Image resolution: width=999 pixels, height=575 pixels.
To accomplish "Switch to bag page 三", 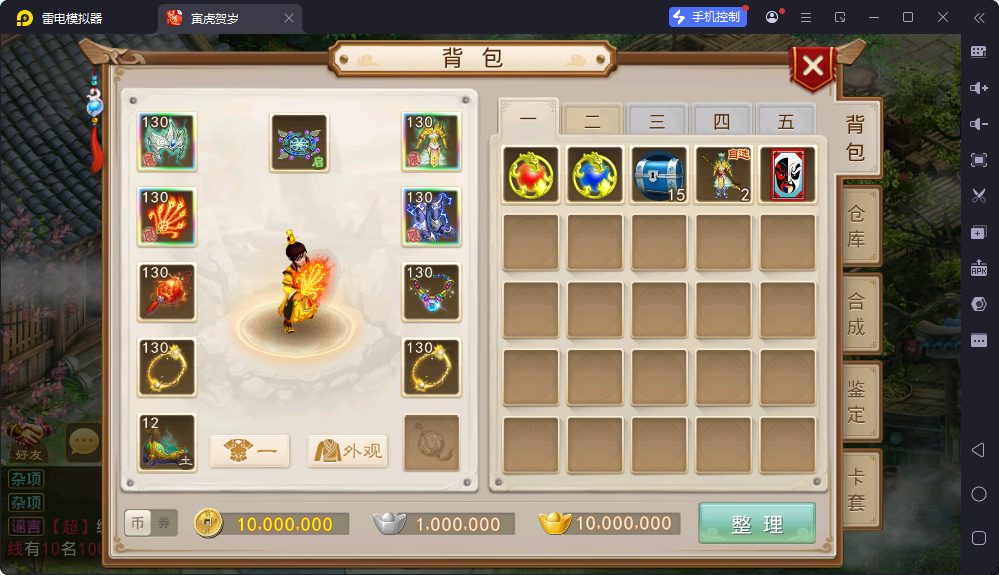I will [x=657, y=122].
